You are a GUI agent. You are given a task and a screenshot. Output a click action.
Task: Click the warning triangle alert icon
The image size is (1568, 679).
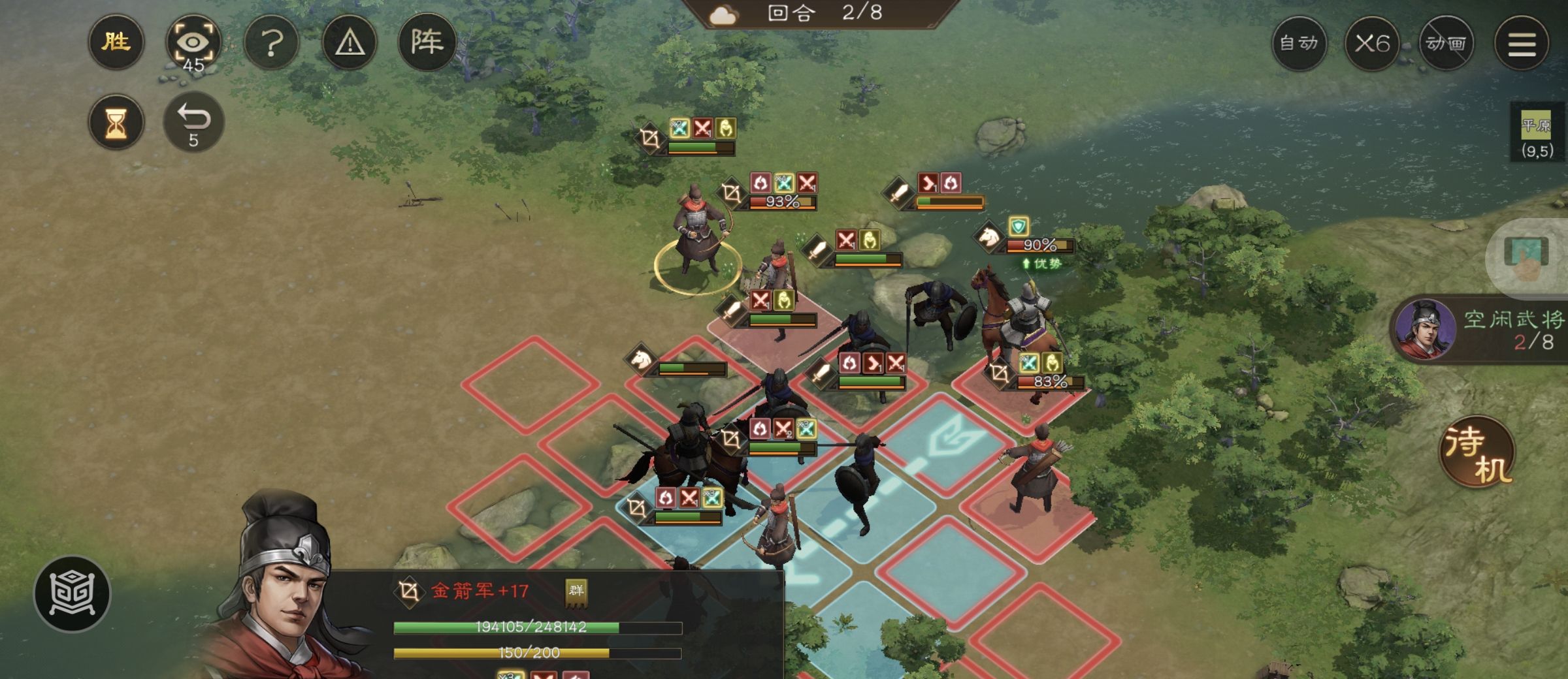(349, 41)
